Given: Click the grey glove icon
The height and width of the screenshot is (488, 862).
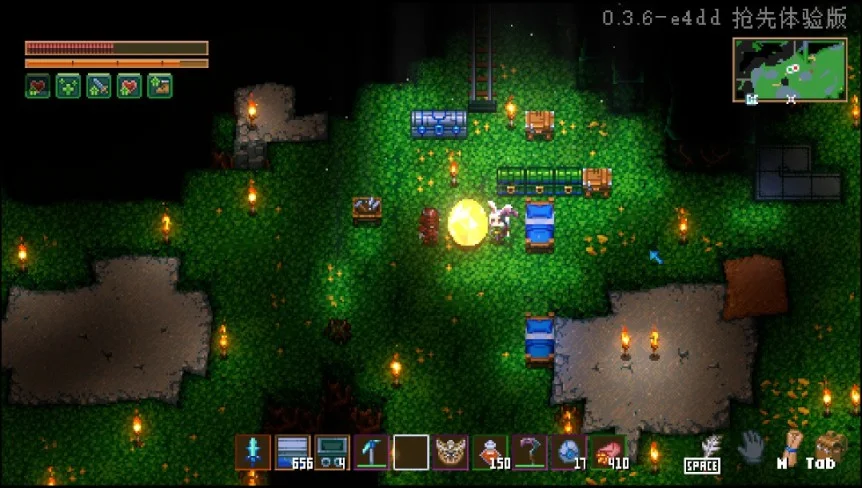Looking at the screenshot, I should pyautogui.click(x=751, y=449).
